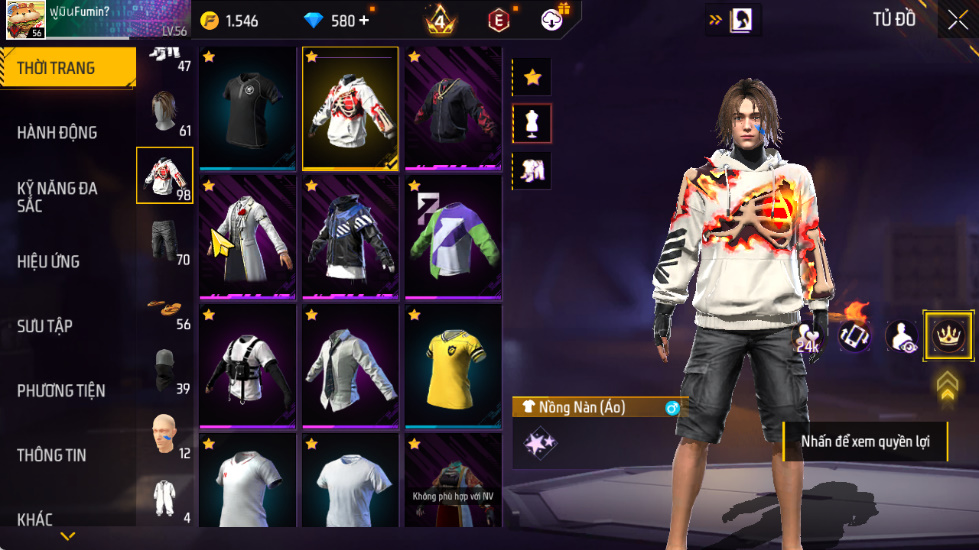Image resolution: width=979 pixels, height=550 pixels.
Task: Choose the pants subcategory icon
Action: pyautogui.click(x=165, y=240)
